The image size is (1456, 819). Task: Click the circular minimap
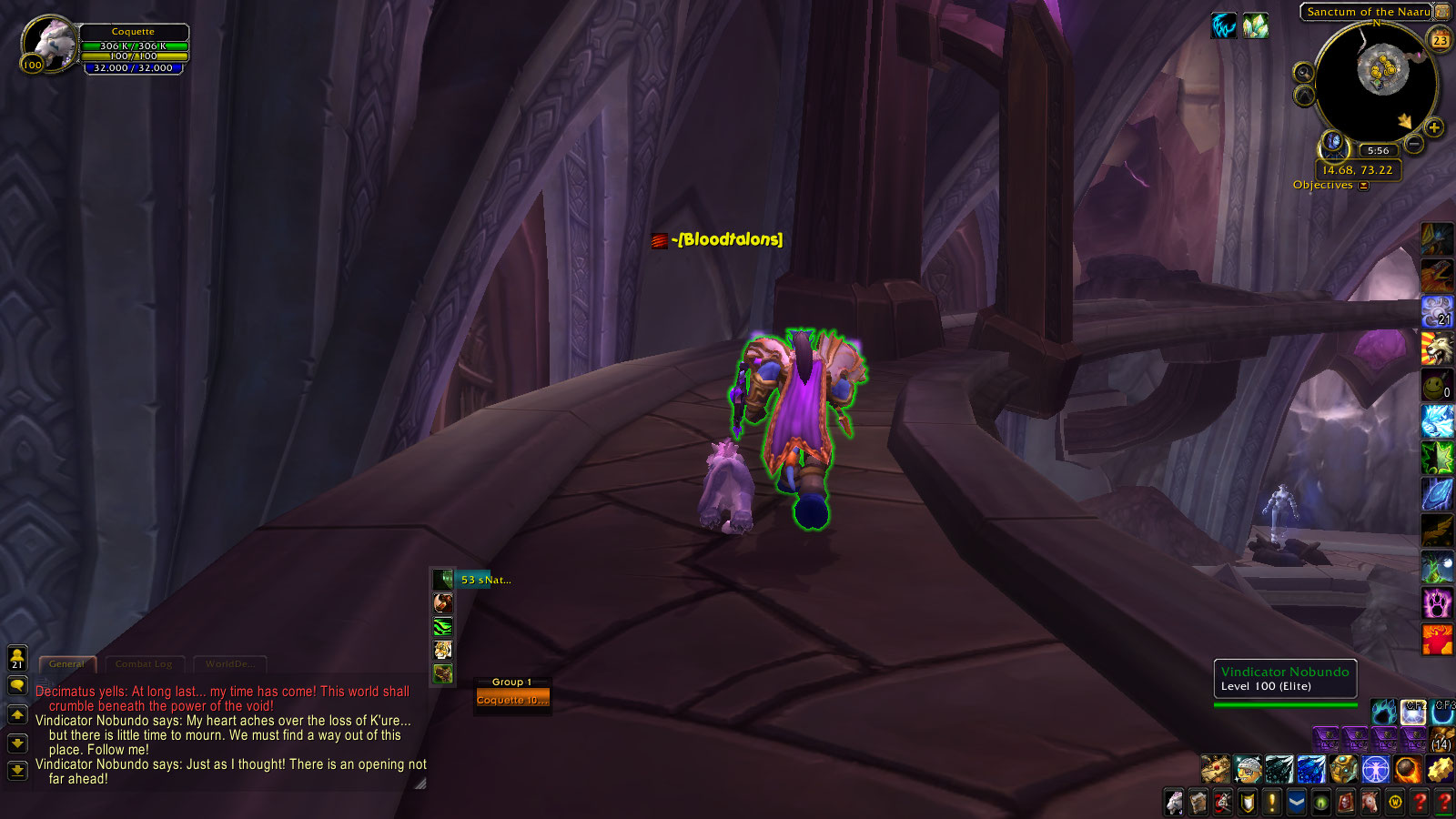1374,80
